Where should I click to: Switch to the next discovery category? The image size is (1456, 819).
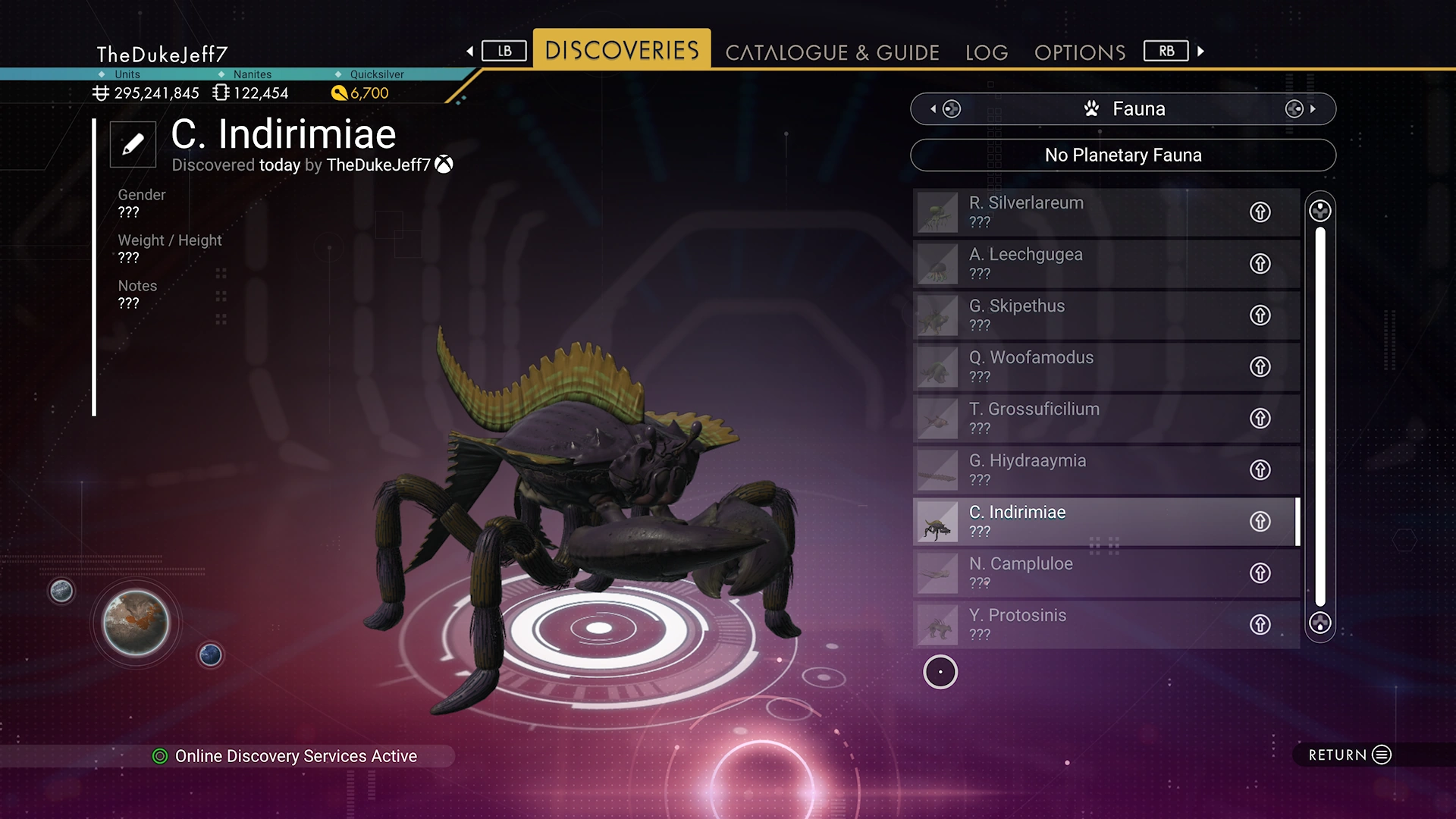[1300, 109]
